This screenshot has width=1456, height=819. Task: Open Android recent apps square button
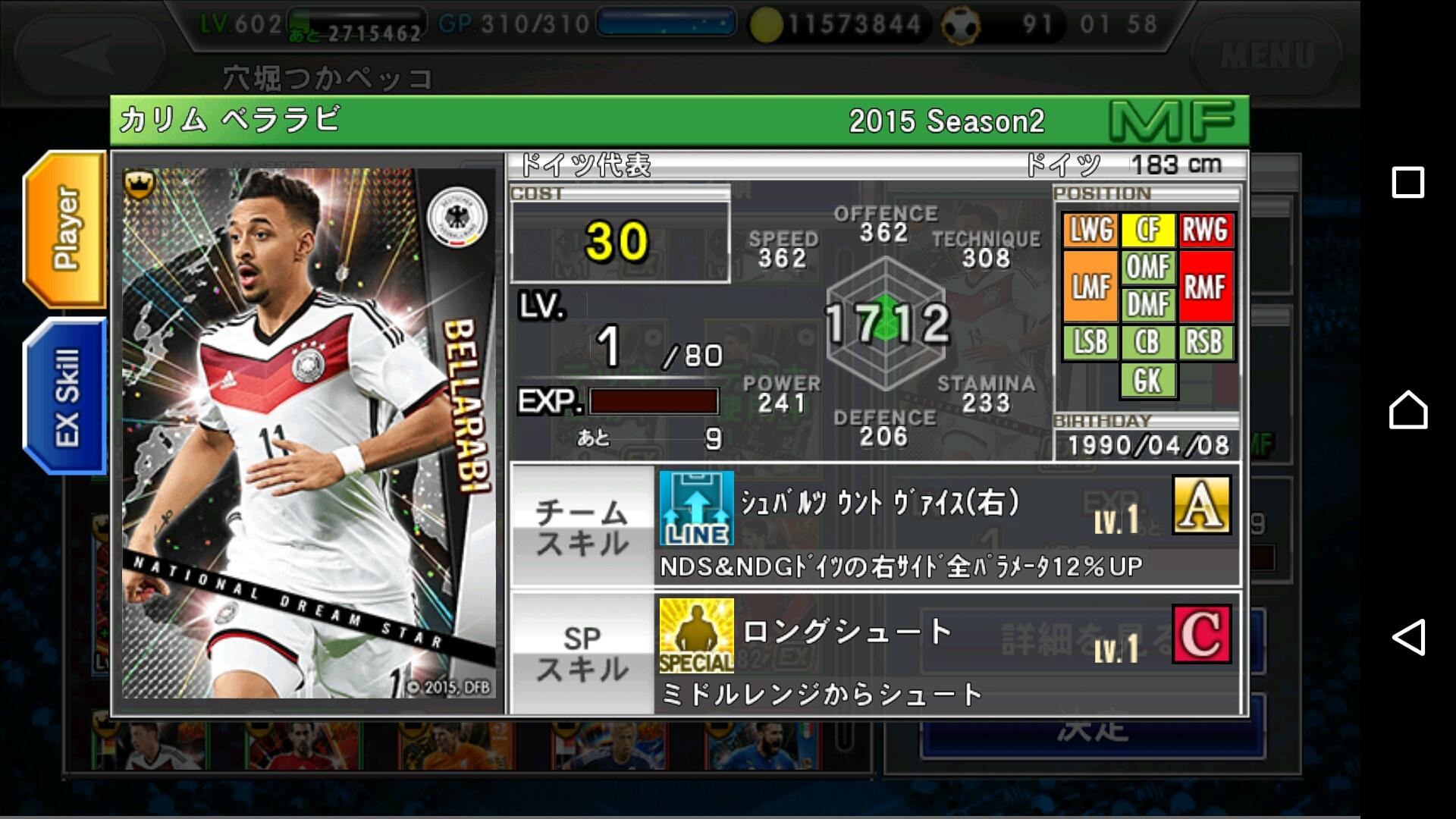pos(1407,183)
